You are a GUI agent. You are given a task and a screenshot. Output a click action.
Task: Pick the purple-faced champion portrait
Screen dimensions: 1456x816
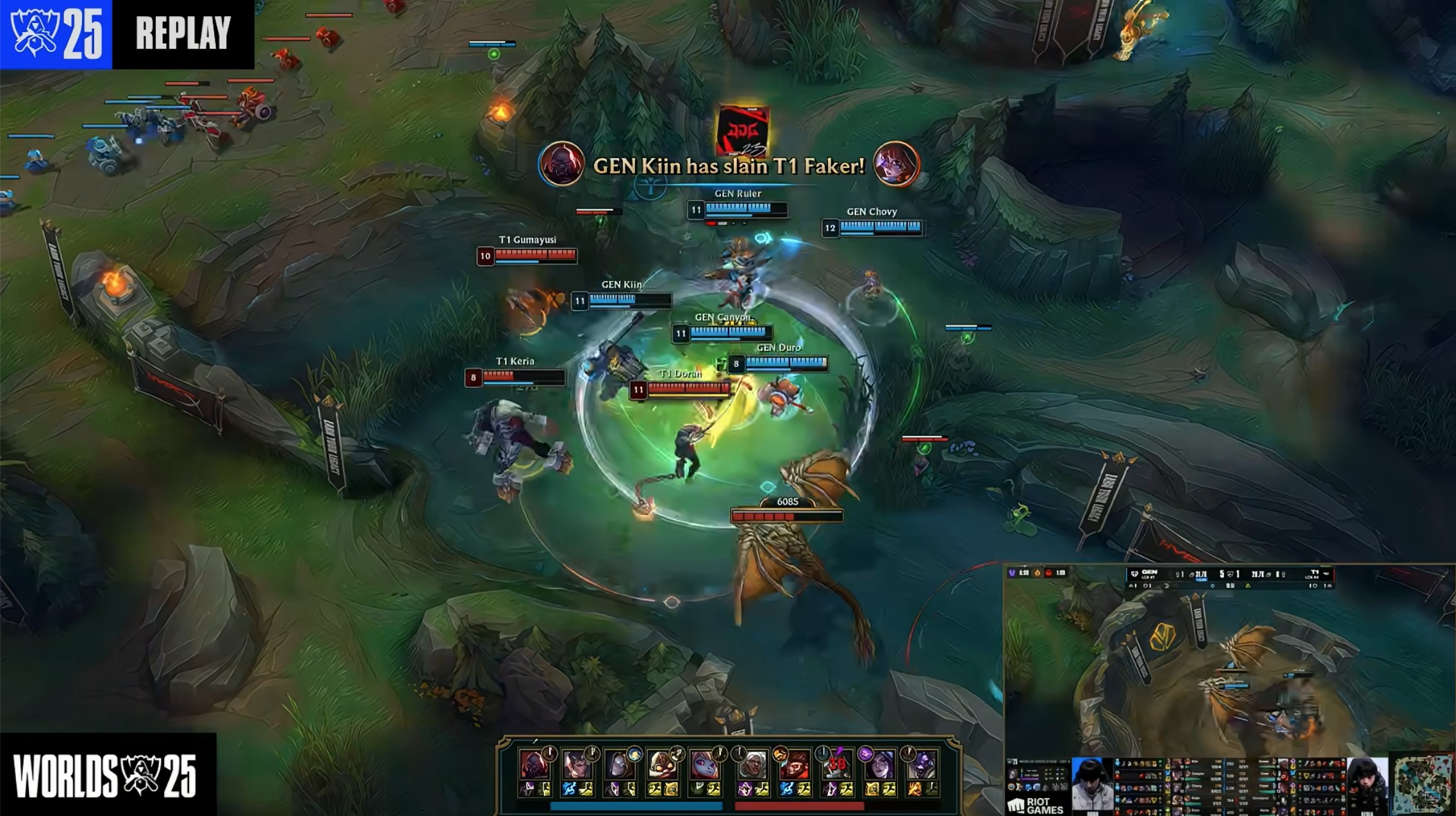click(922, 765)
